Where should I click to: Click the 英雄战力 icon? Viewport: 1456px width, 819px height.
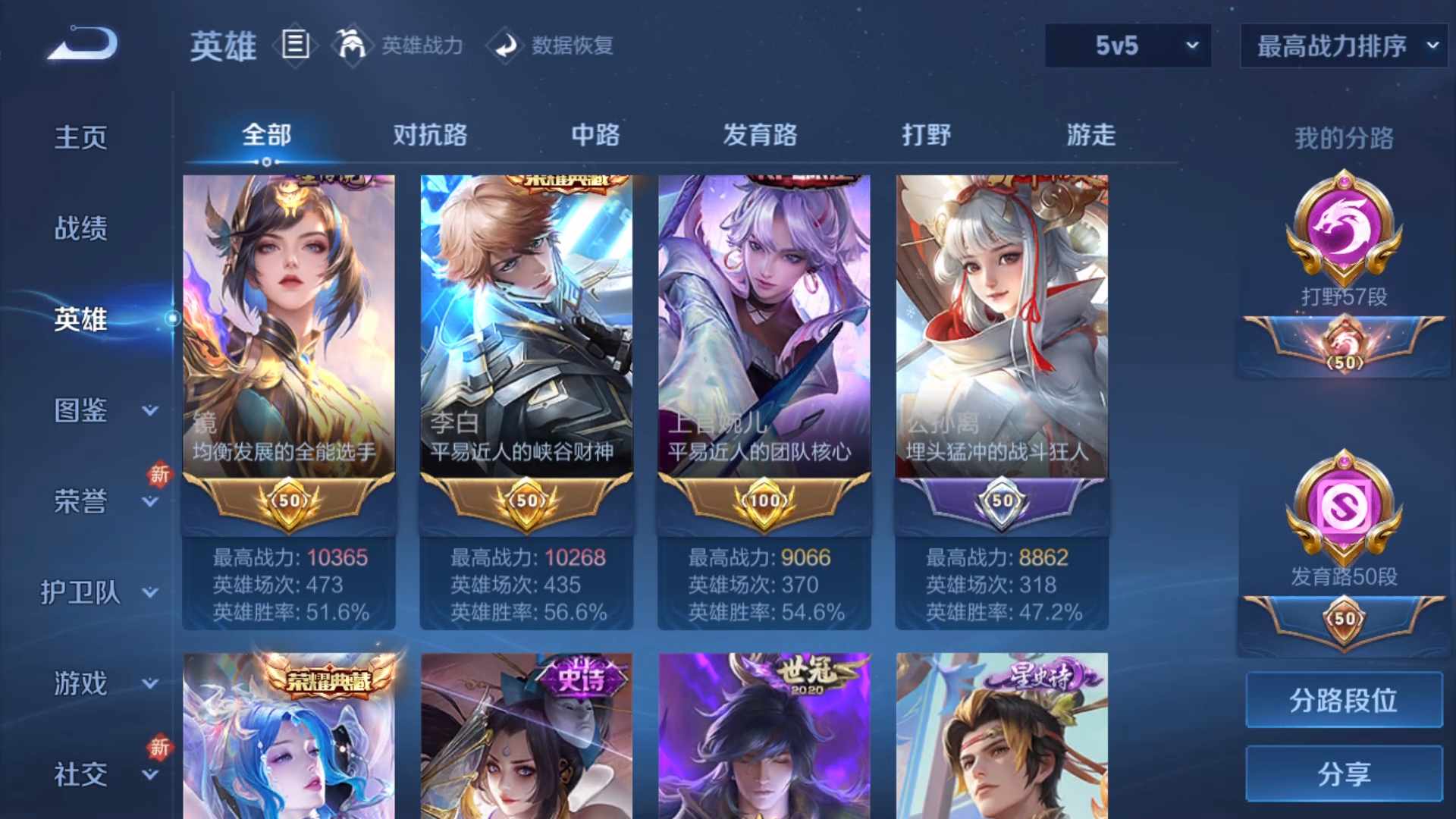353,45
